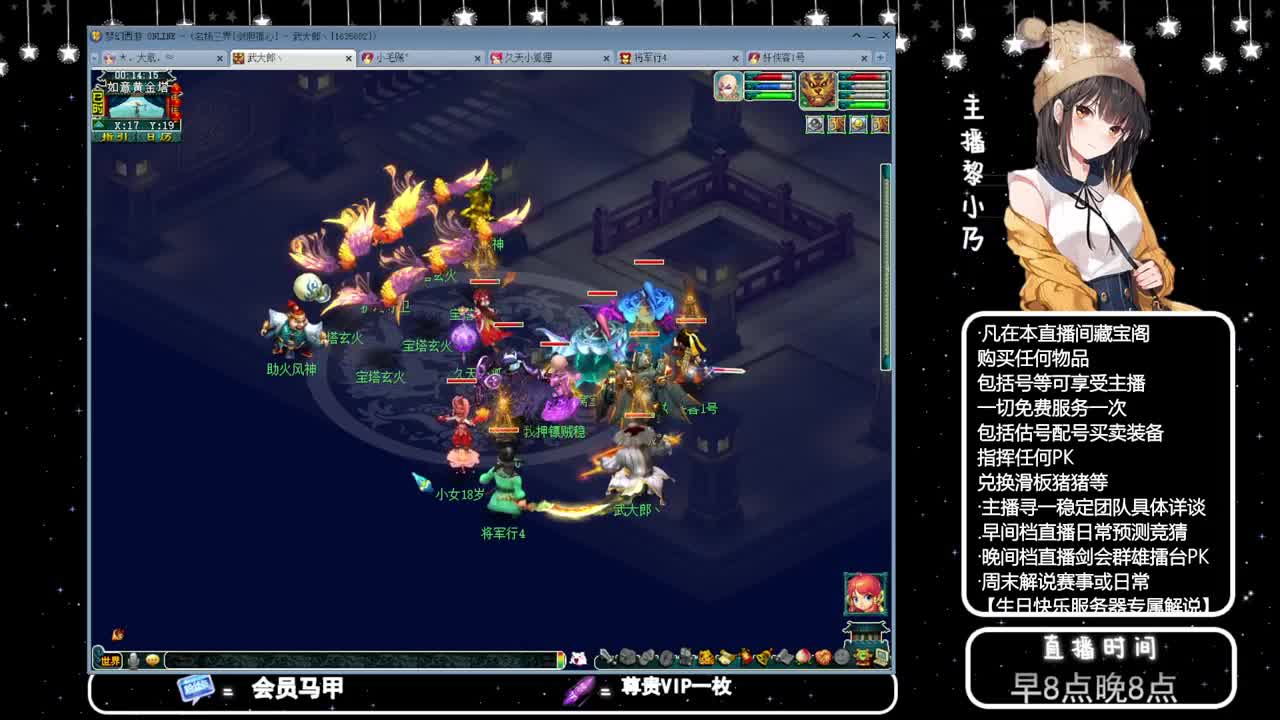Select the sword attack icon on bottom toolbar
This screenshot has width=1280, height=720.
(x=605, y=655)
